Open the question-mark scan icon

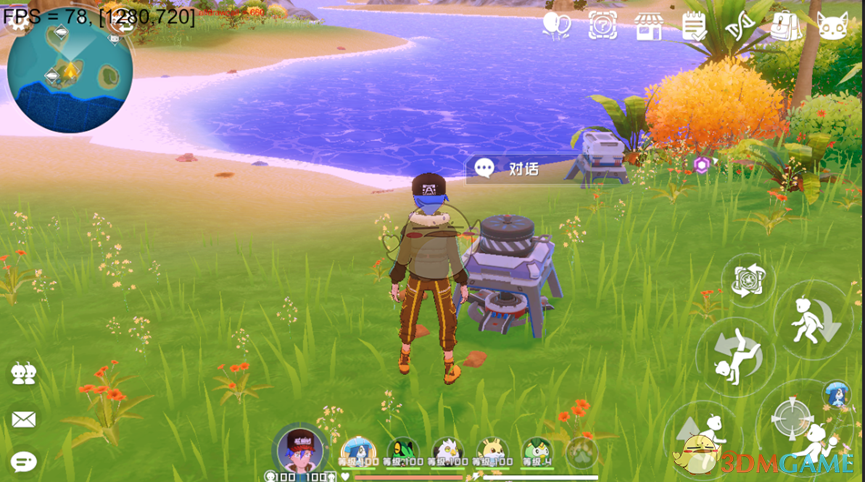tap(602, 25)
